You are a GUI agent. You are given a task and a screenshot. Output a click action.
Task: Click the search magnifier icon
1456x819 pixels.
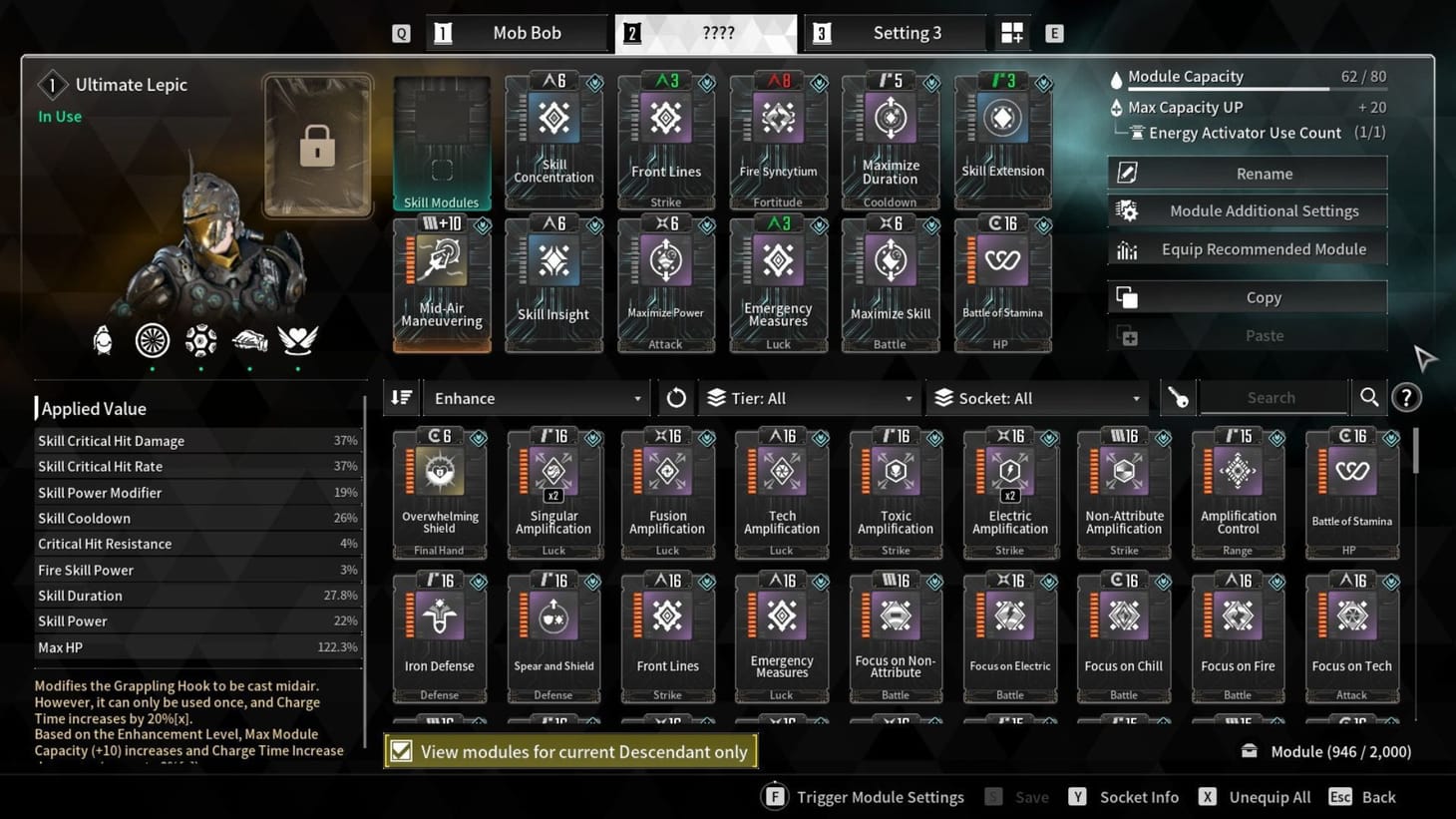[1368, 397]
